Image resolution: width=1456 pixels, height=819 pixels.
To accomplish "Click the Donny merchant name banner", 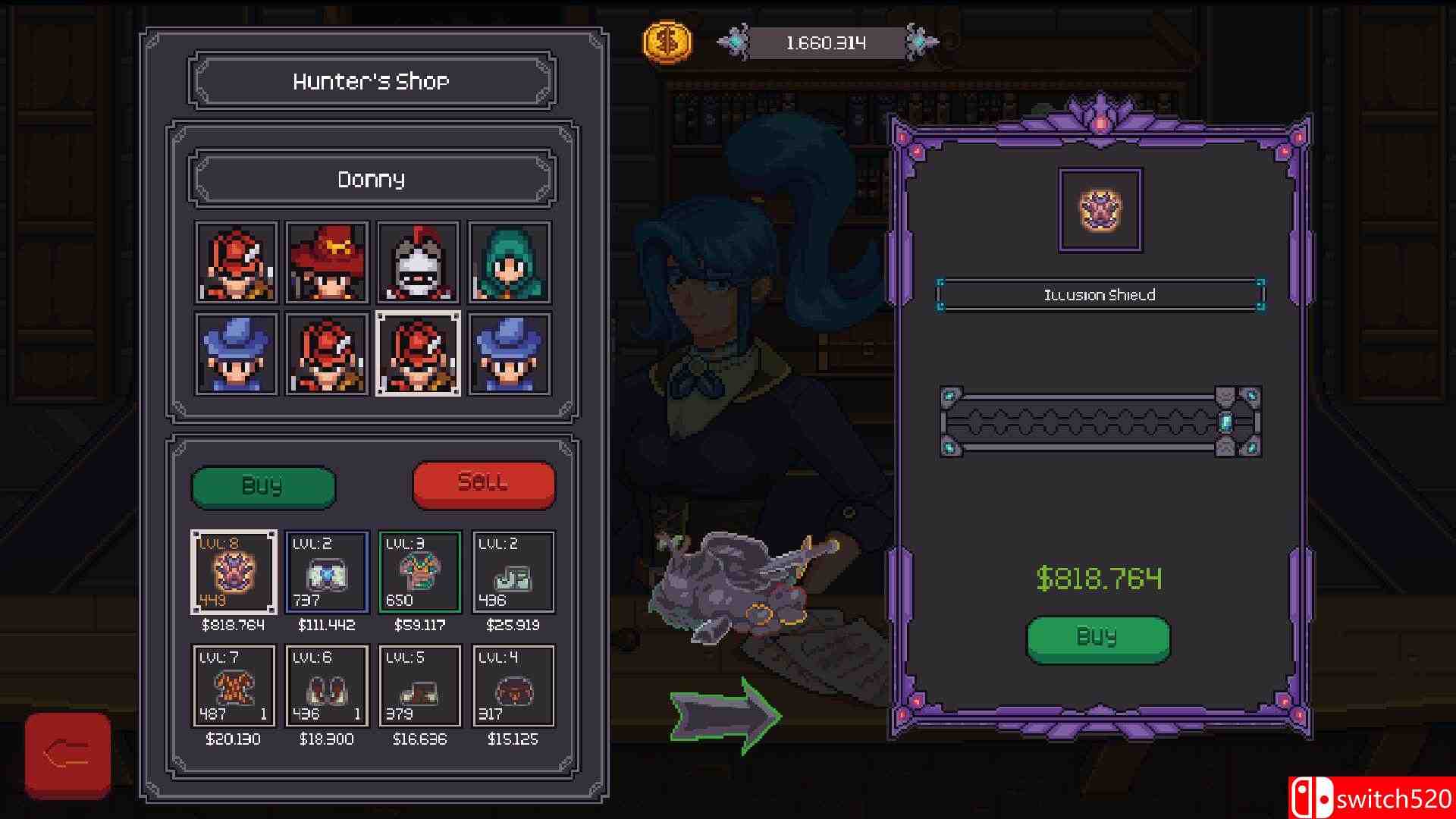I will click(372, 179).
